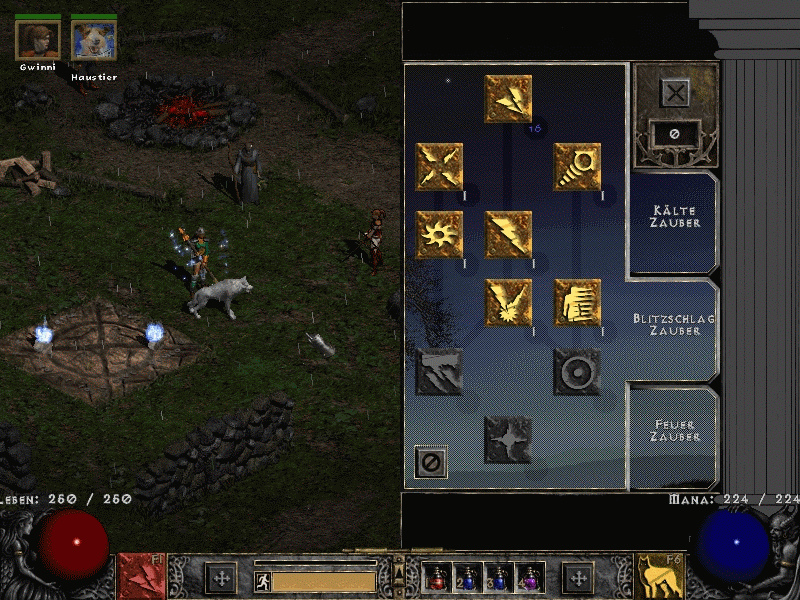800x600 pixels.
Task: Click the greyed-out Lightning Mastery skill
Action: click(x=508, y=439)
